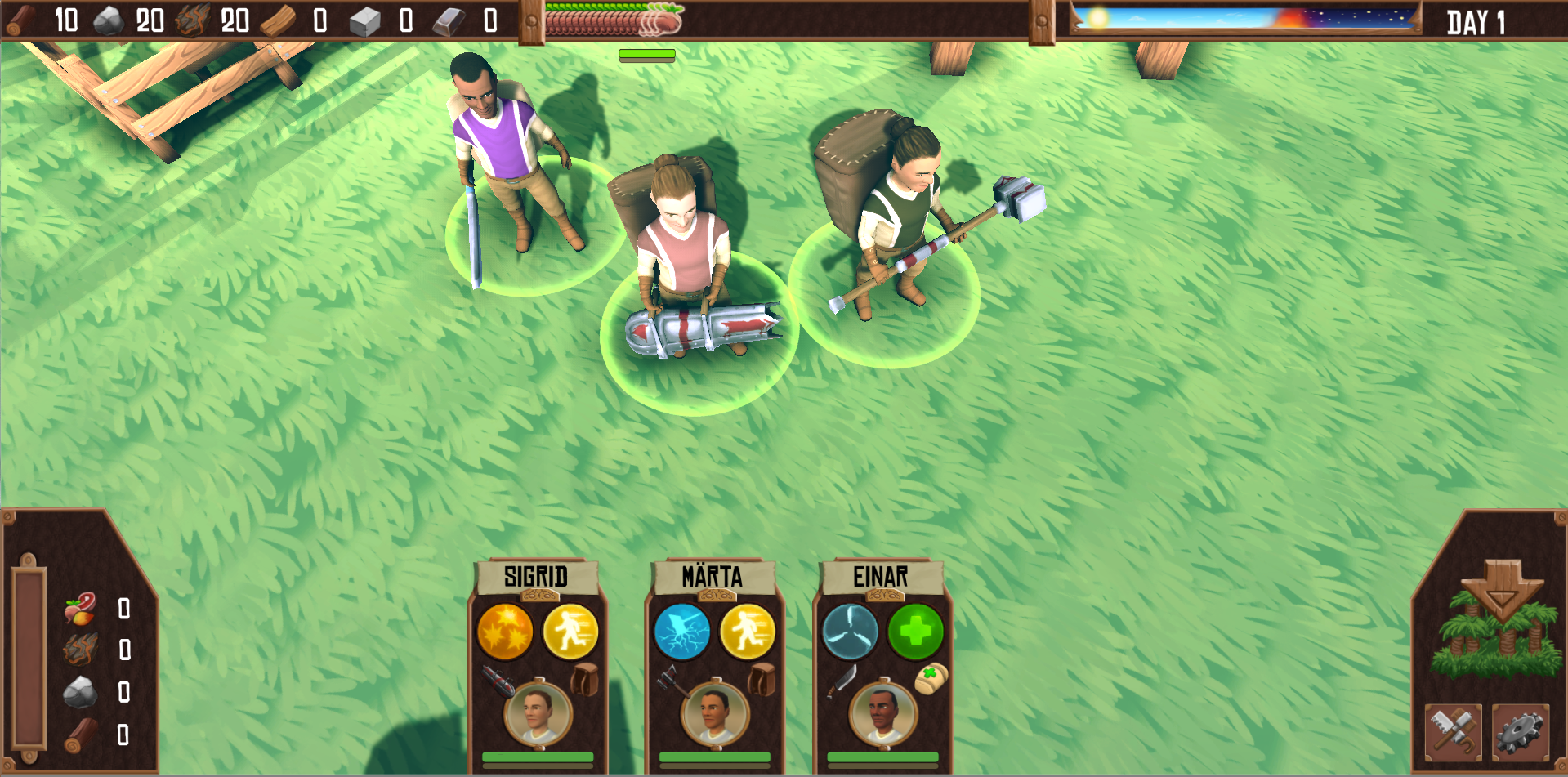Trigger Märta's yellow running ability

coord(747,632)
